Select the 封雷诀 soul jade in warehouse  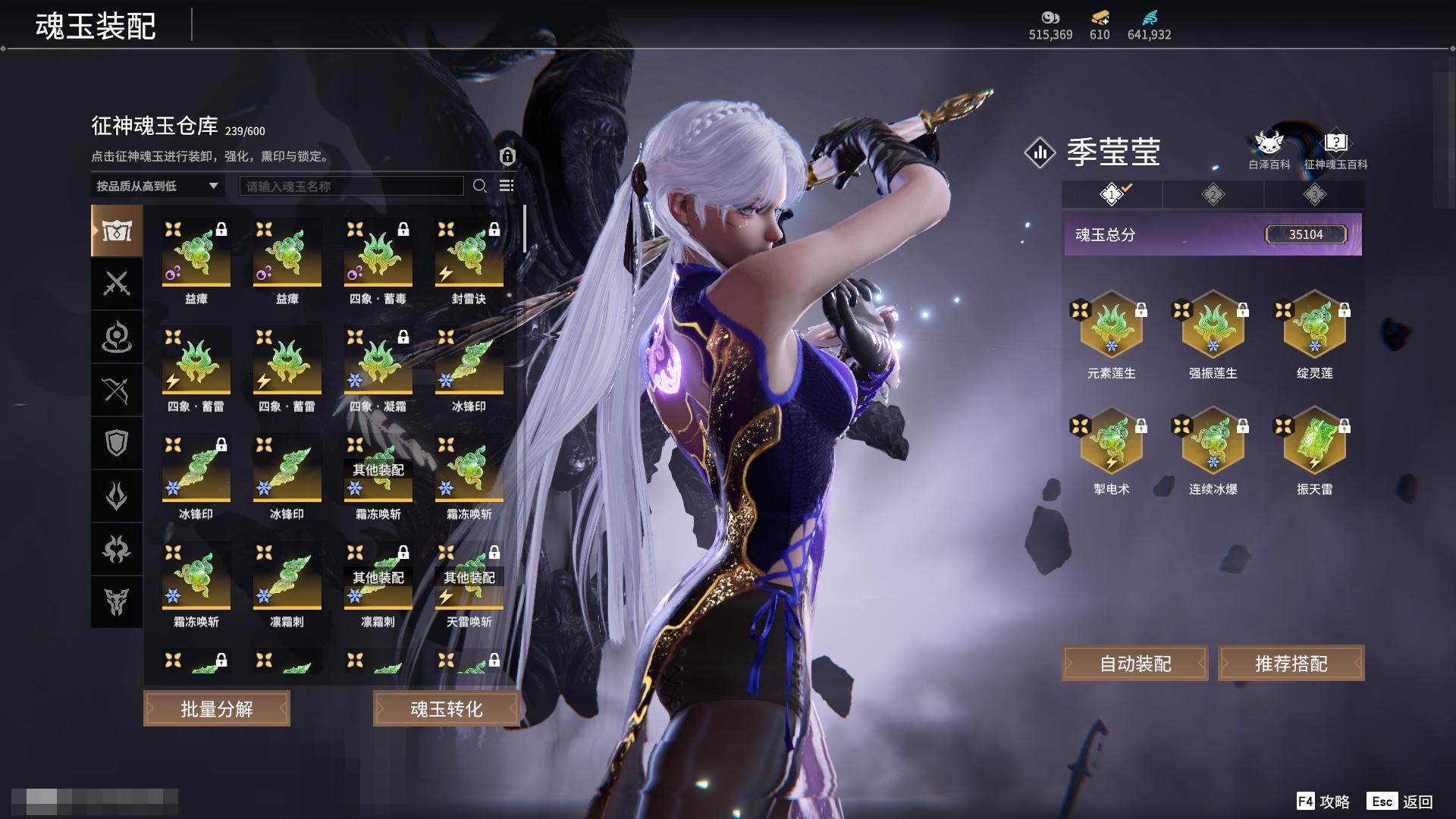click(469, 254)
